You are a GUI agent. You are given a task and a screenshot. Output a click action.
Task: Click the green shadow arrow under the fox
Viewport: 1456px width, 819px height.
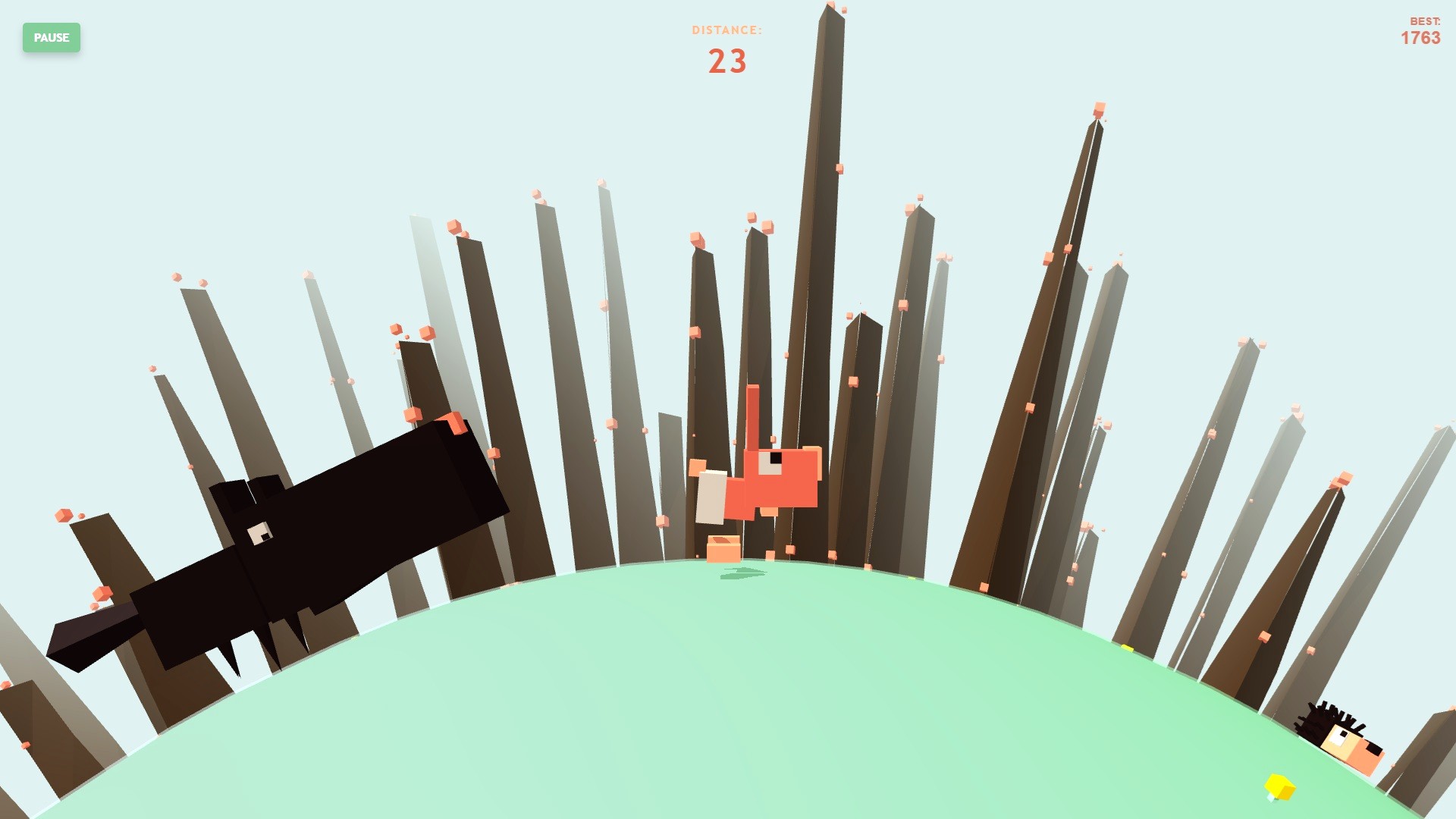click(x=743, y=574)
